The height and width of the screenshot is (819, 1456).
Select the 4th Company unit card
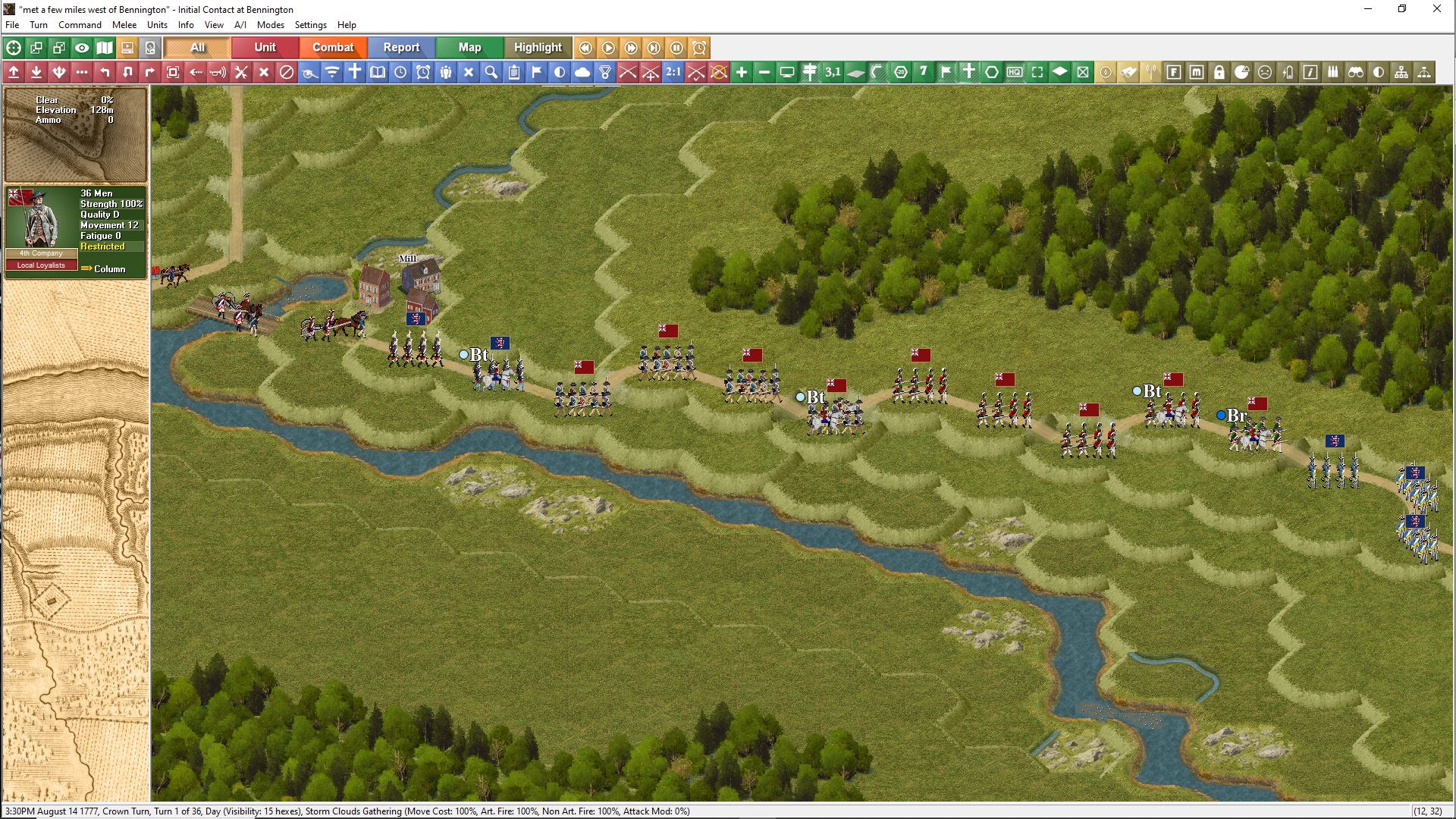click(75, 232)
